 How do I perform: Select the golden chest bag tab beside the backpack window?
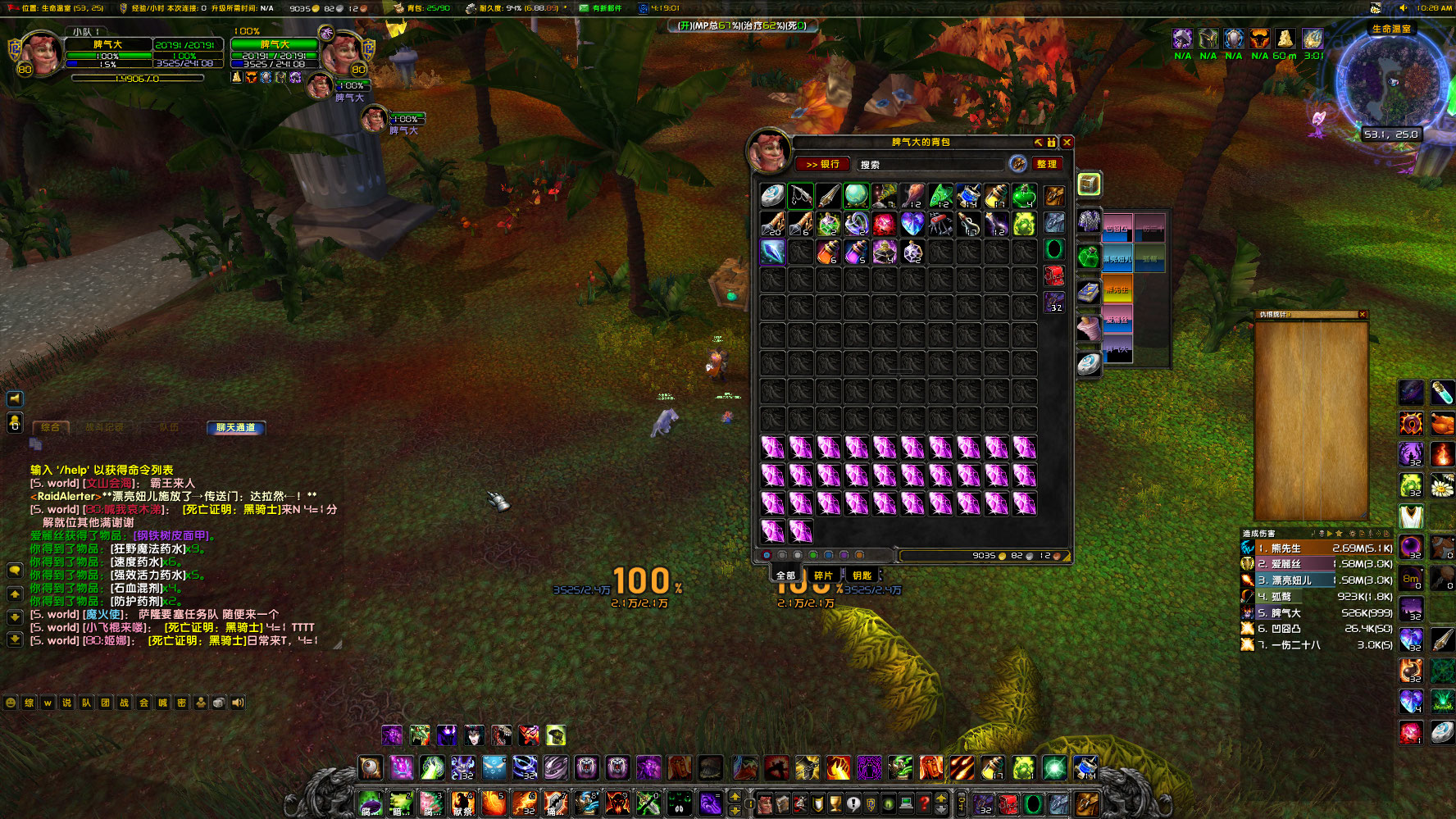(1087, 184)
